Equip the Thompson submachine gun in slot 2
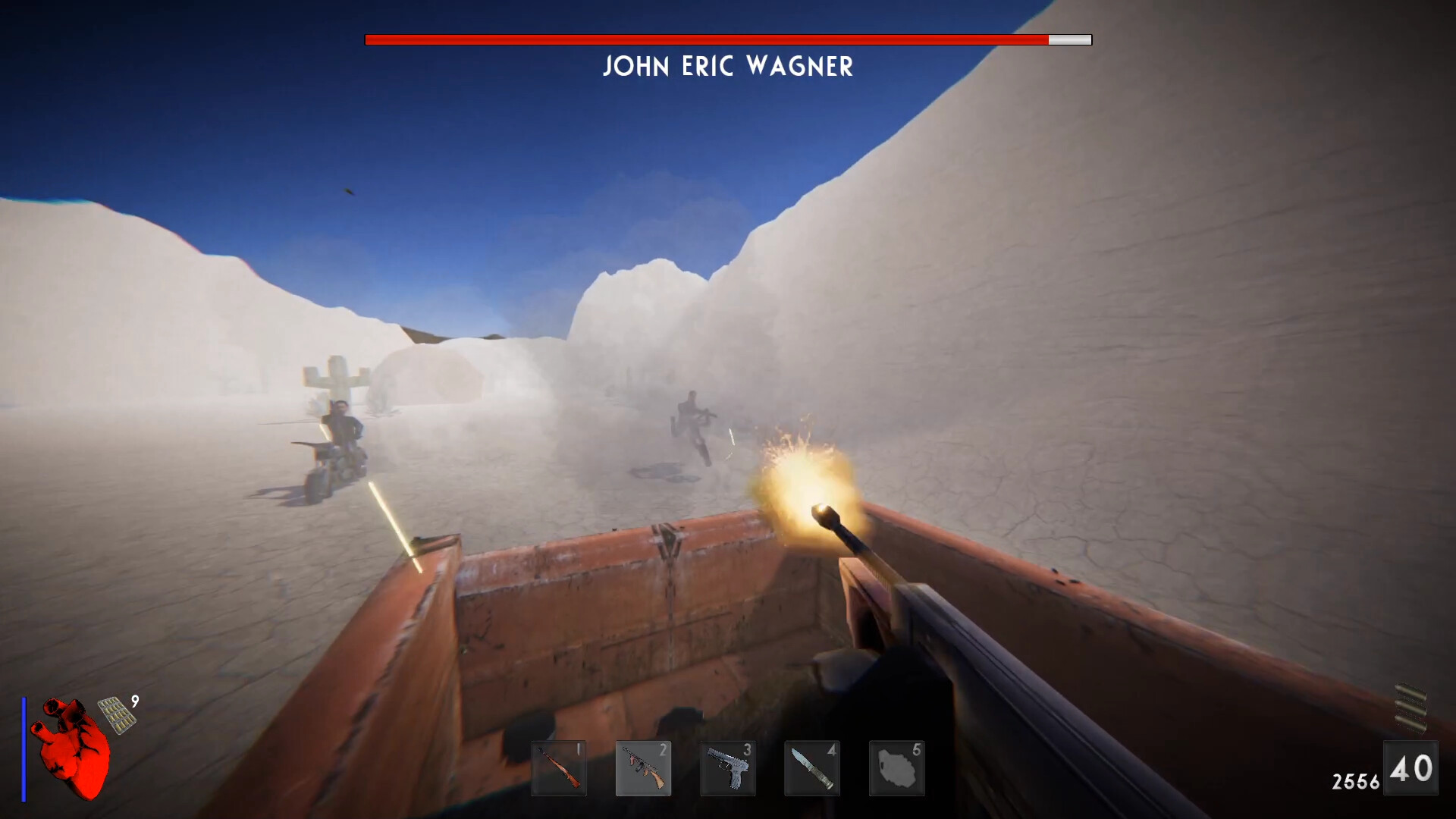The image size is (1456, 819). point(644,768)
